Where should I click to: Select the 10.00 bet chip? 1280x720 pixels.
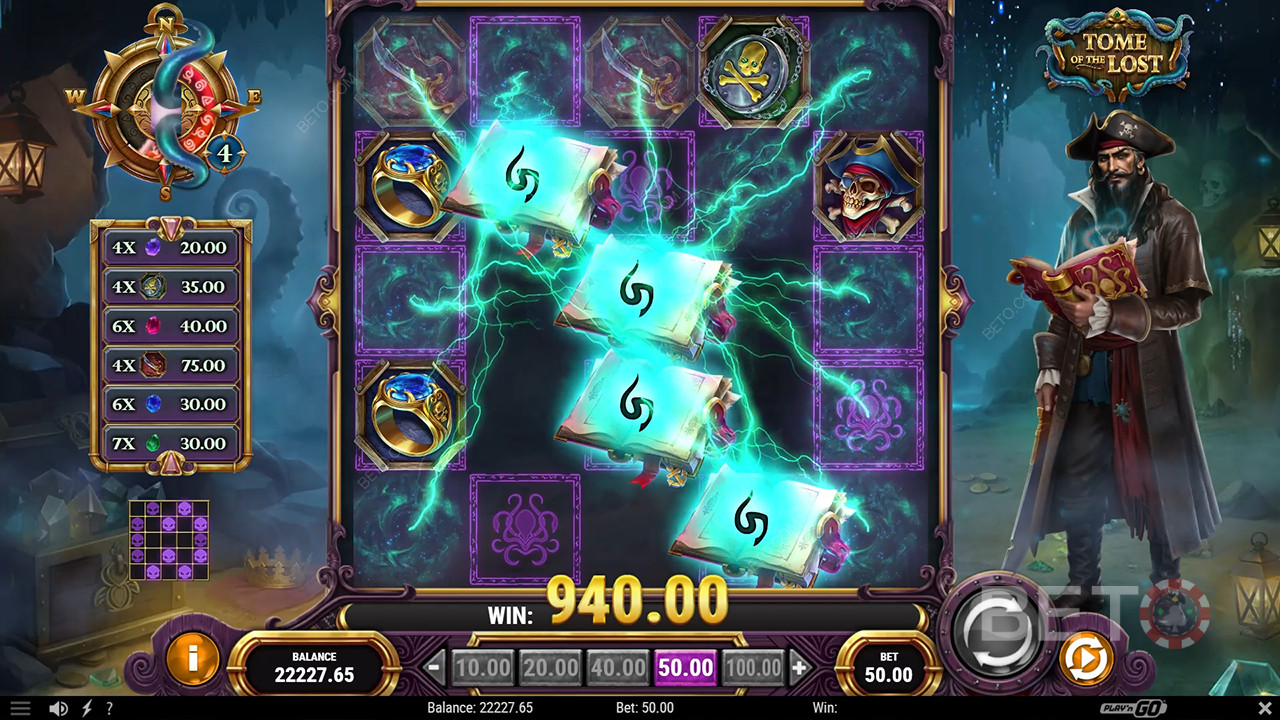(484, 667)
